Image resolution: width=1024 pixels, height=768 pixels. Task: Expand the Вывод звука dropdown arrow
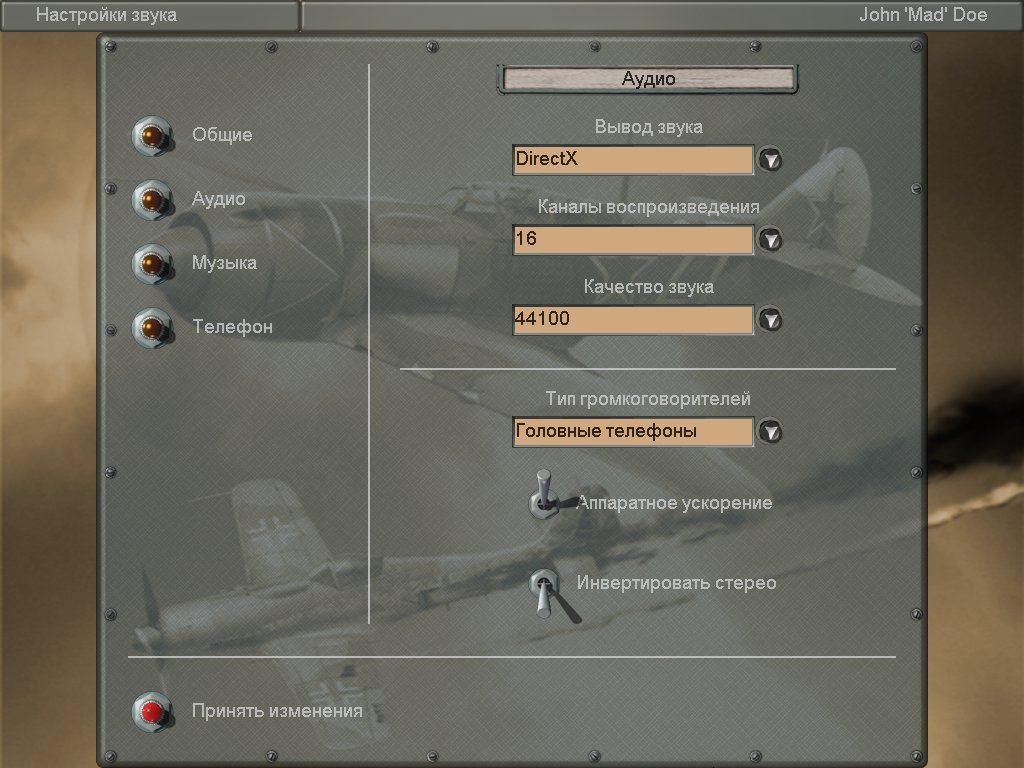pyautogui.click(x=769, y=160)
